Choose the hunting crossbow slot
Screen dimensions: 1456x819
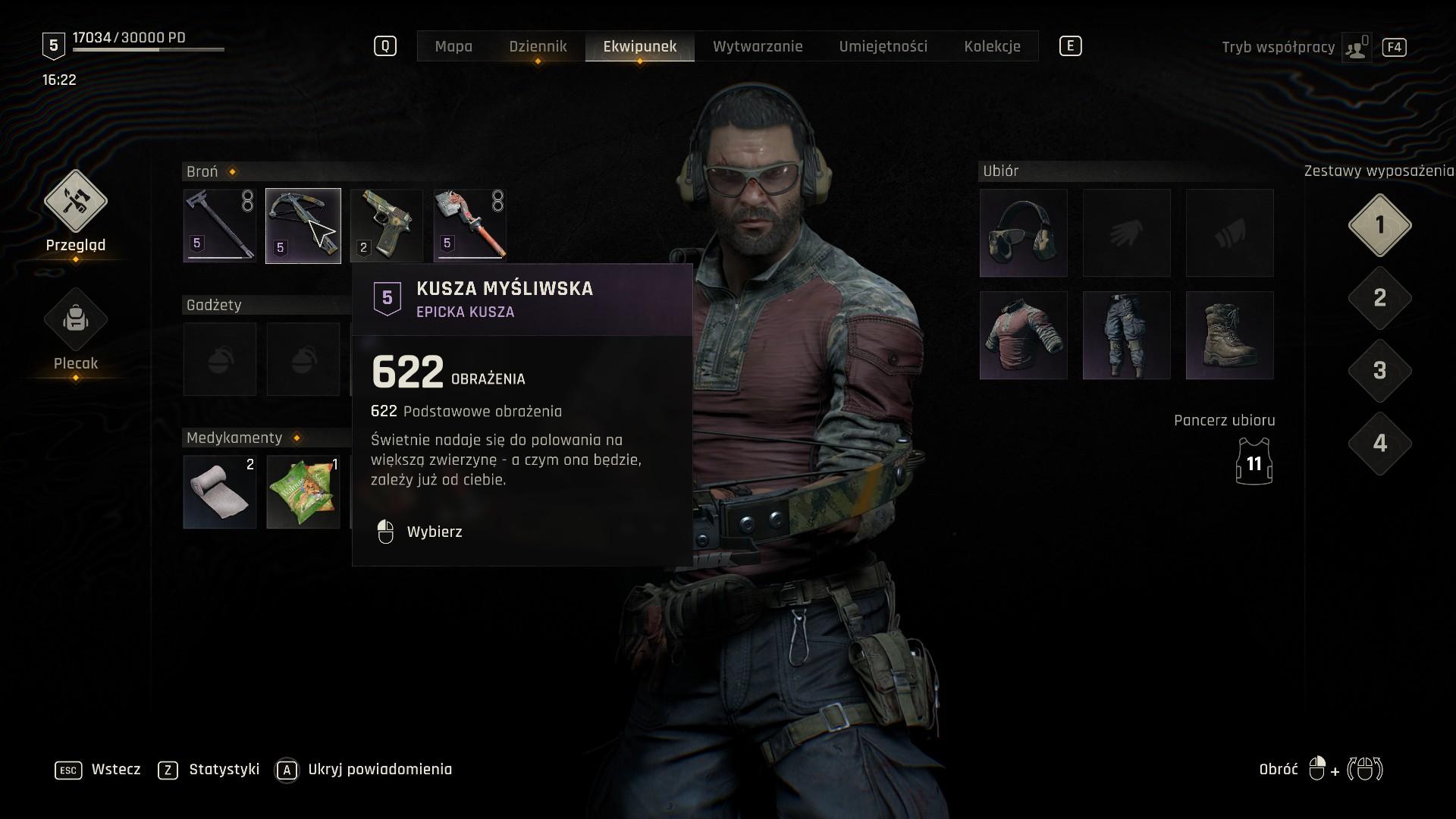(303, 225)
